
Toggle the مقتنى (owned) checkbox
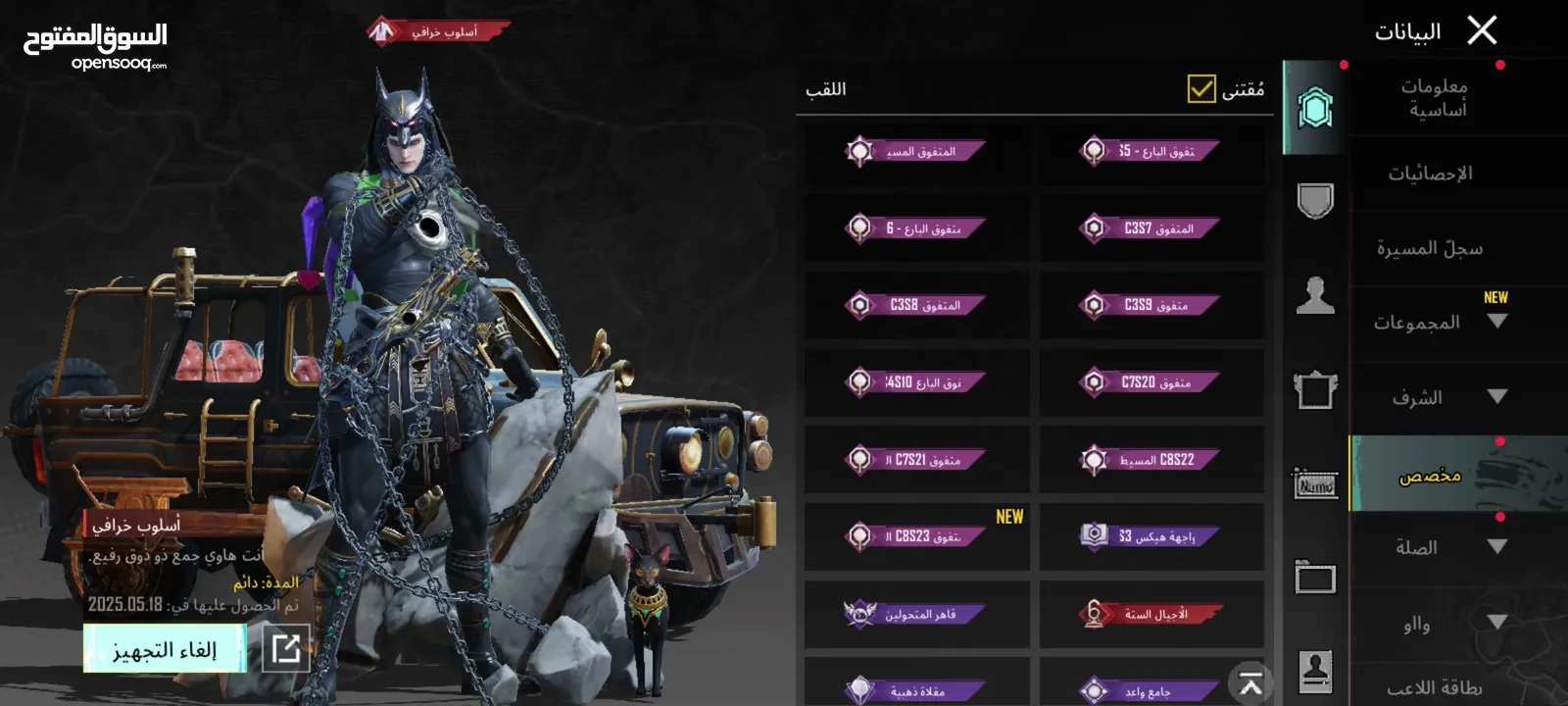click(x=1201, y=89)
